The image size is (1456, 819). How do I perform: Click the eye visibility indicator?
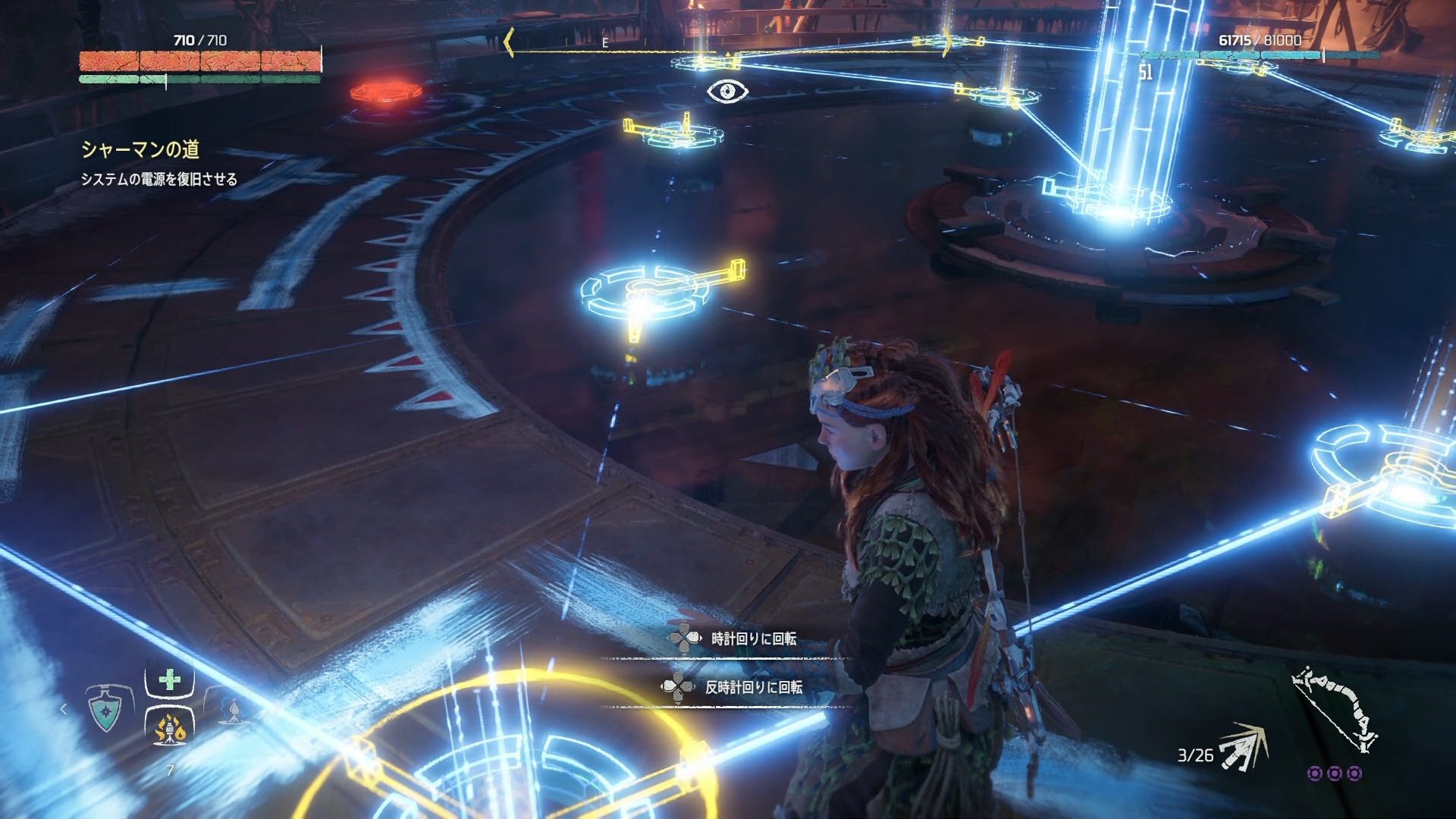(727, 92)
